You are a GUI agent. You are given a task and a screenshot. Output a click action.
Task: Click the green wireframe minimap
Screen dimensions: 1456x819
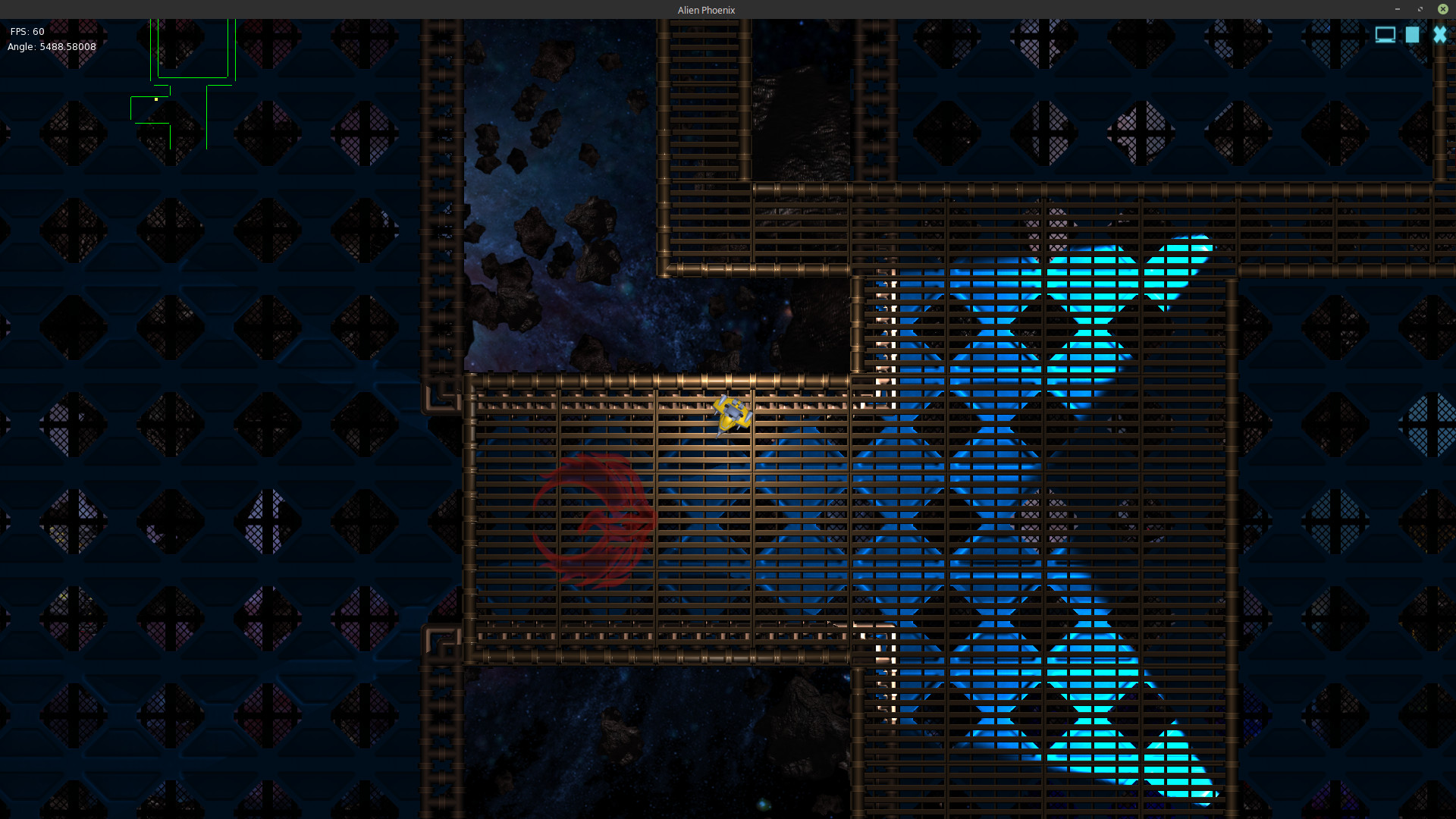click(183, 85)
